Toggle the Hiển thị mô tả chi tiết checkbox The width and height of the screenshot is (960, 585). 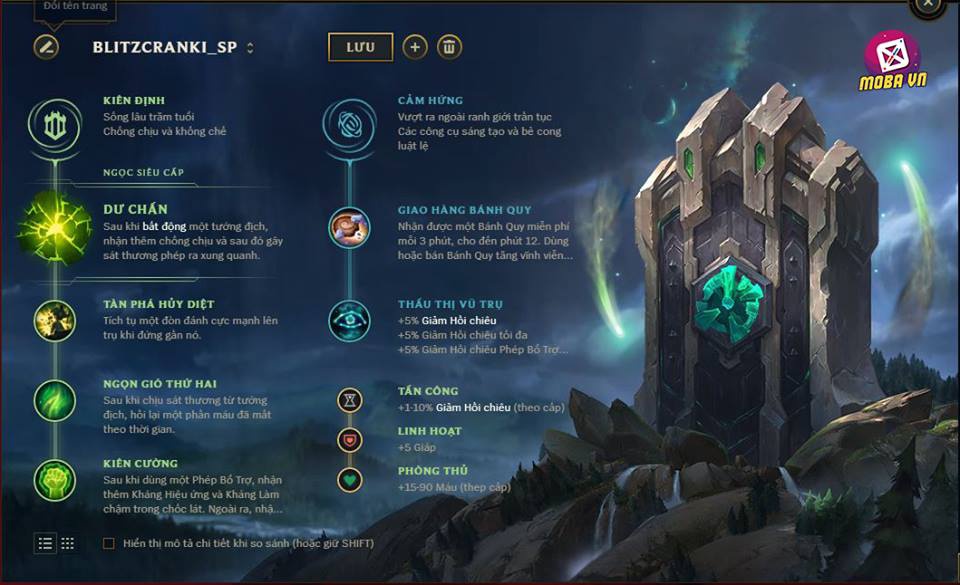109,543
